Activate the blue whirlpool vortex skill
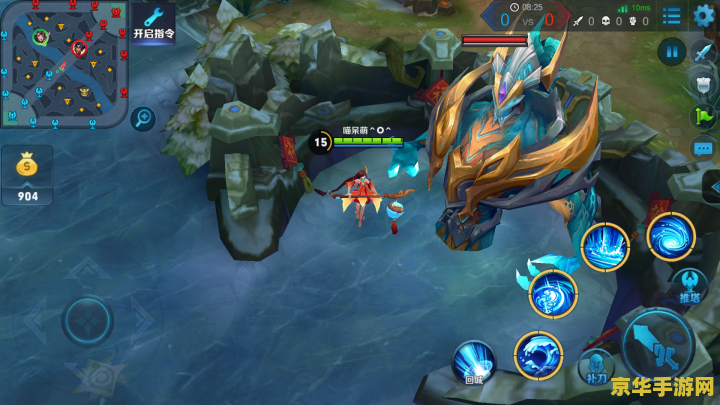720x405 pixels. (670, 237)
